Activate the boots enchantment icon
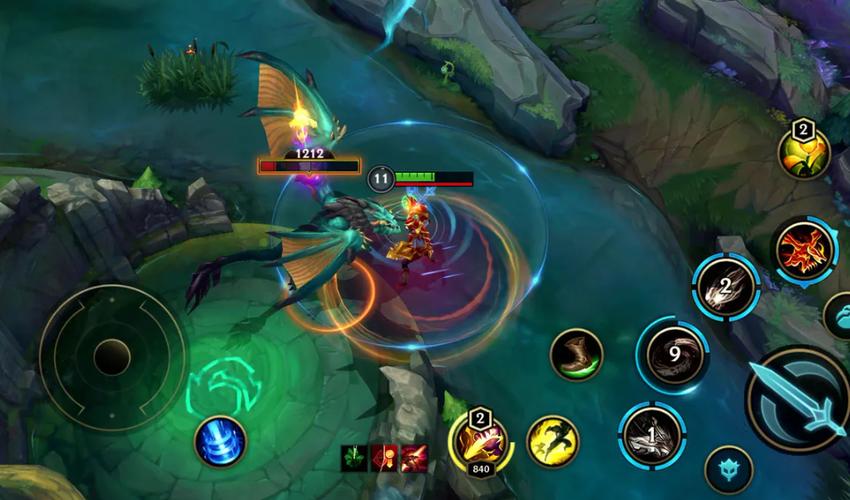This screenshot has height=500, width=850. pos(576,355)
